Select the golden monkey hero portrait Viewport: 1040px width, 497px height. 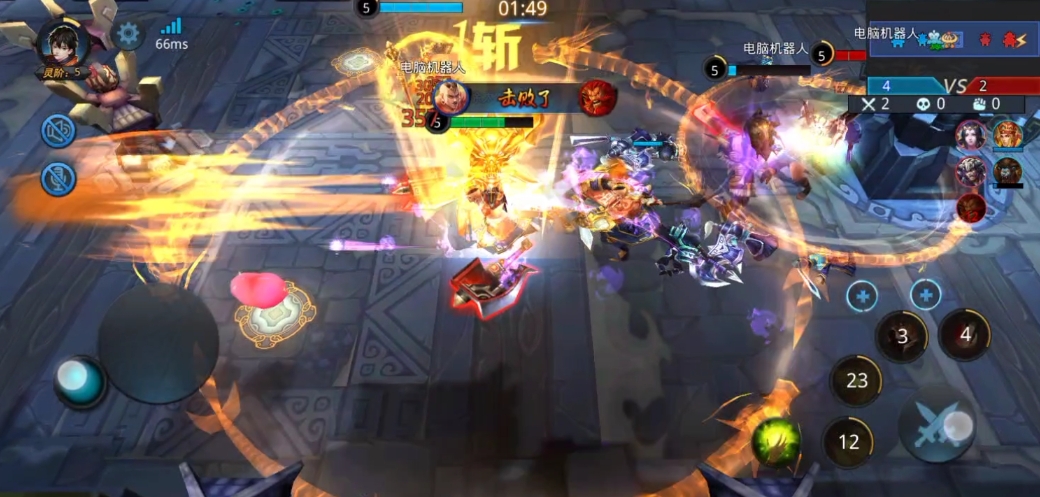[1007, 133]
